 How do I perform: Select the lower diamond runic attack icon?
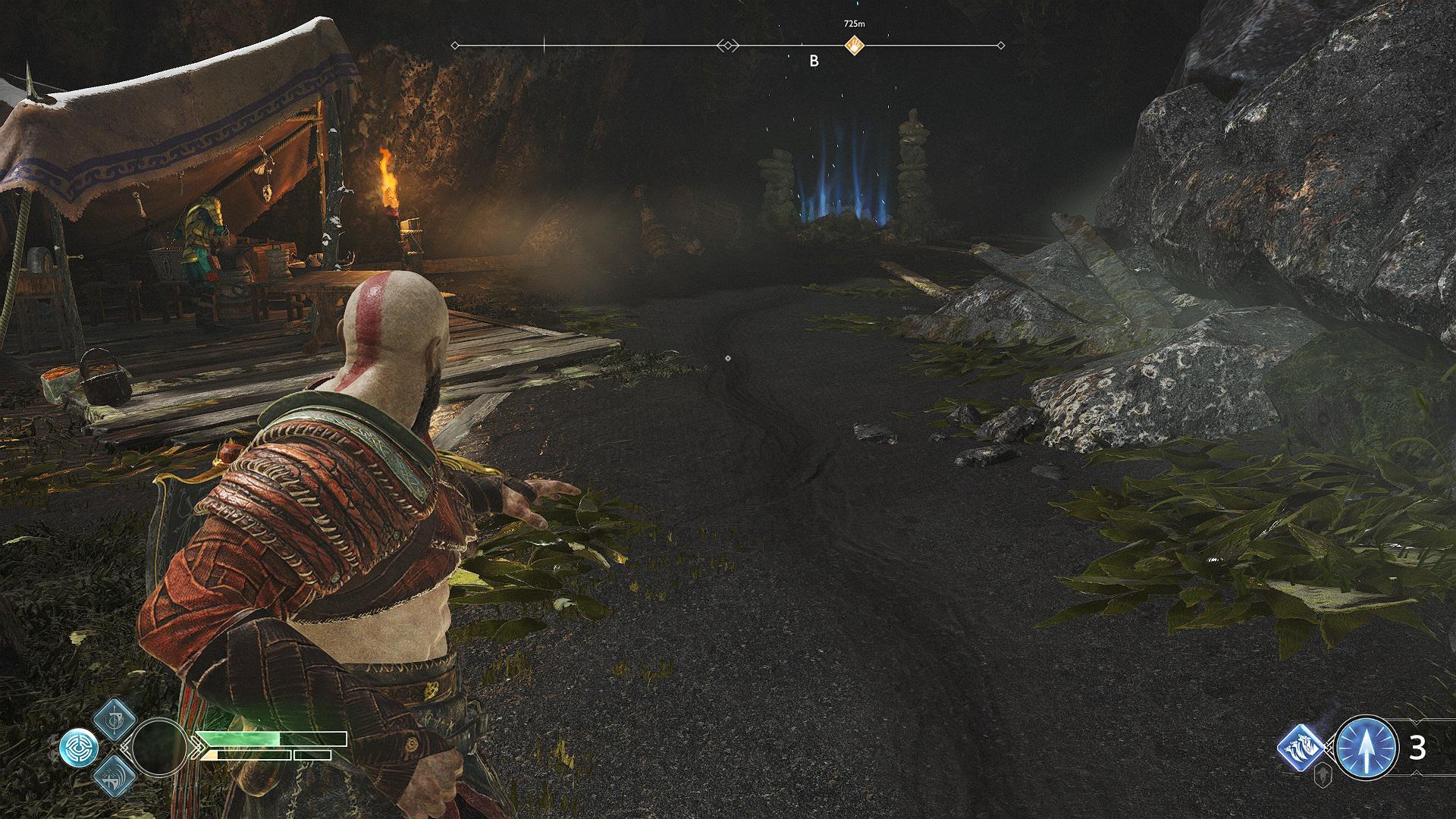[x=116, y=775]
